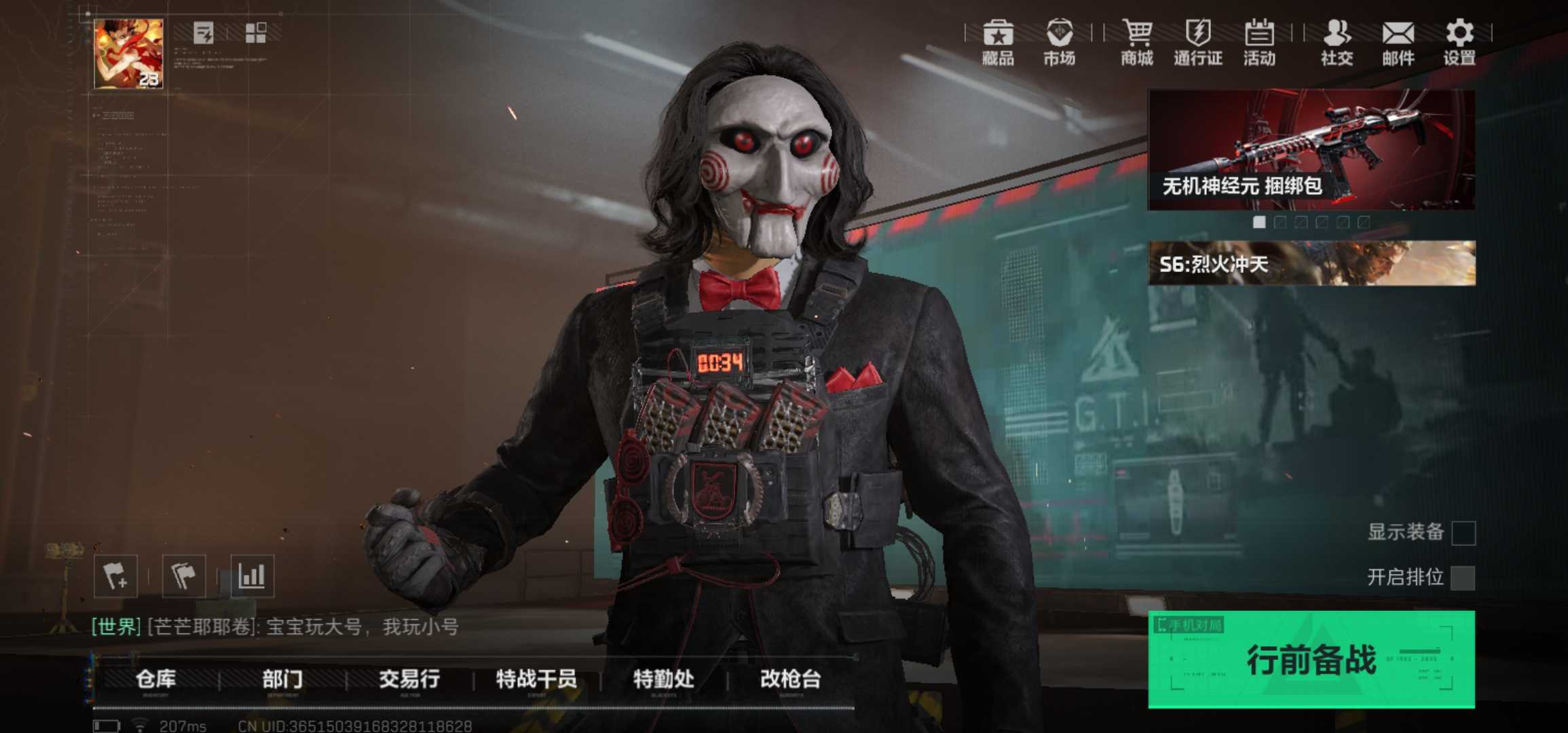
Task: Check the 邮件 mailbox
Action: (x=1398, y=42)
